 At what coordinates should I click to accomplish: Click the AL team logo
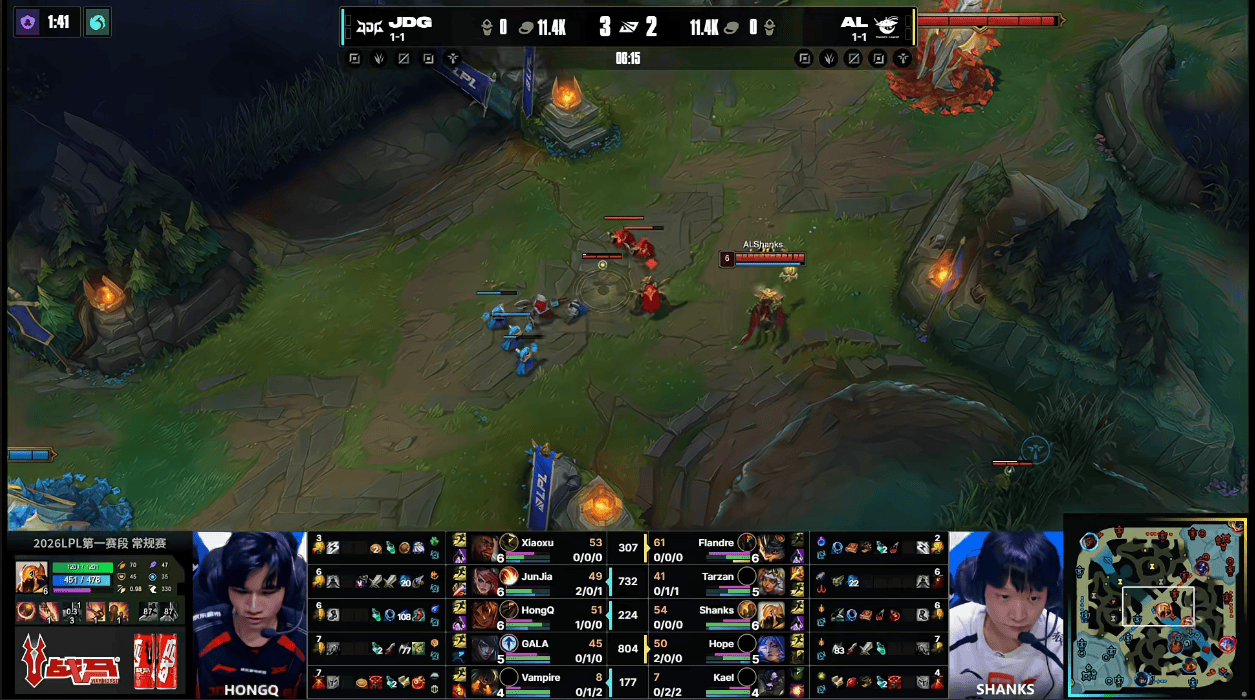click(886, 25)
